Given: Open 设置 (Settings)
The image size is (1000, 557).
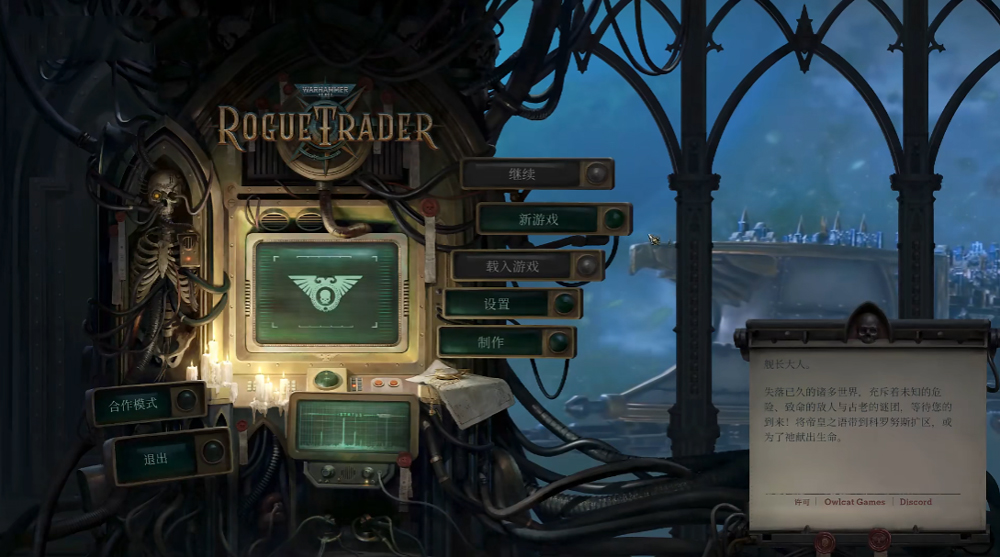Looking at the screenshot, I should (x=498, y=304).
